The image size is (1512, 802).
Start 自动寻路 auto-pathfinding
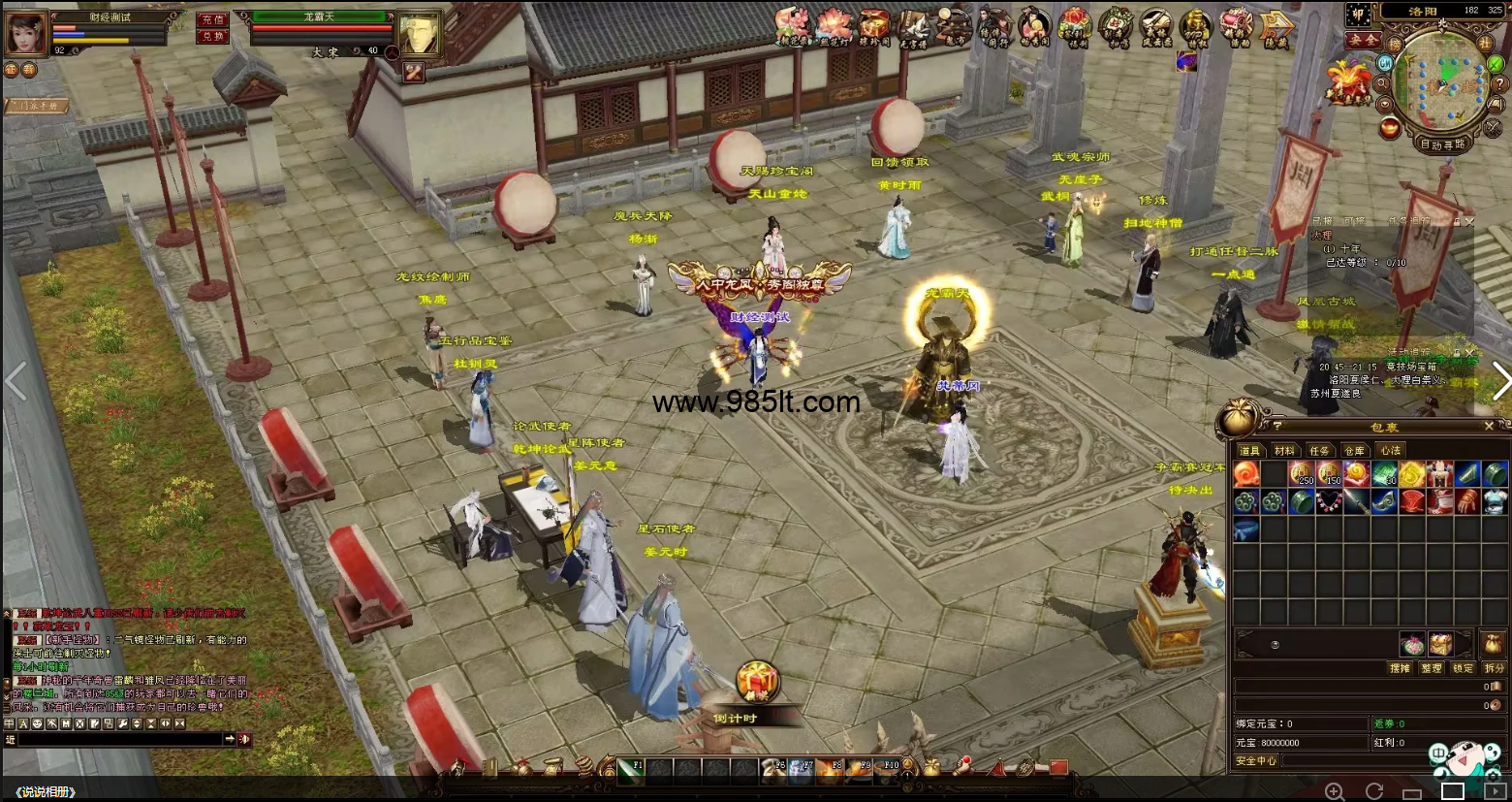1442,145
